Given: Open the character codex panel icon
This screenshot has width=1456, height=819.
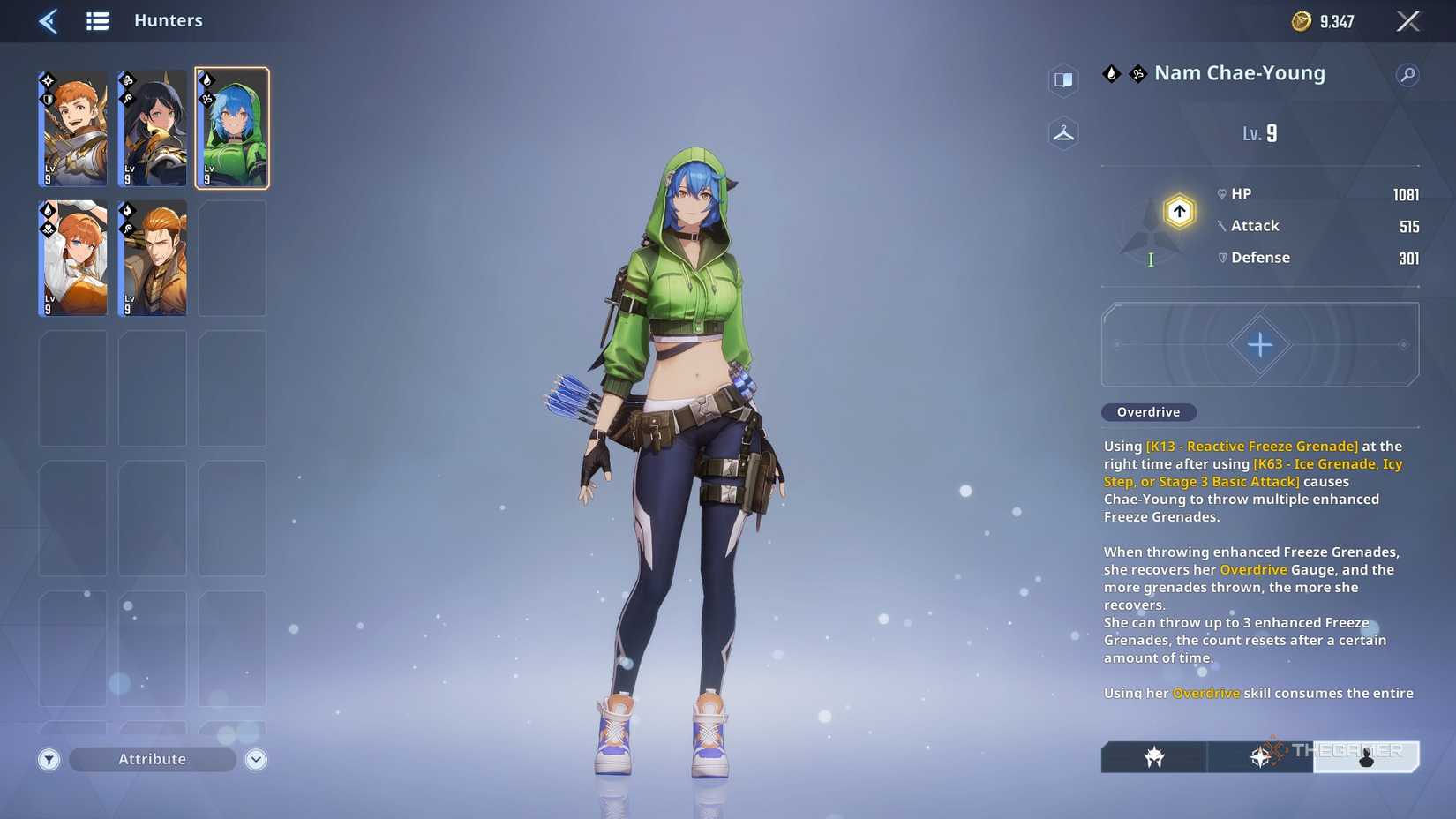Looking at the screenshot, I should point(1063,80).
